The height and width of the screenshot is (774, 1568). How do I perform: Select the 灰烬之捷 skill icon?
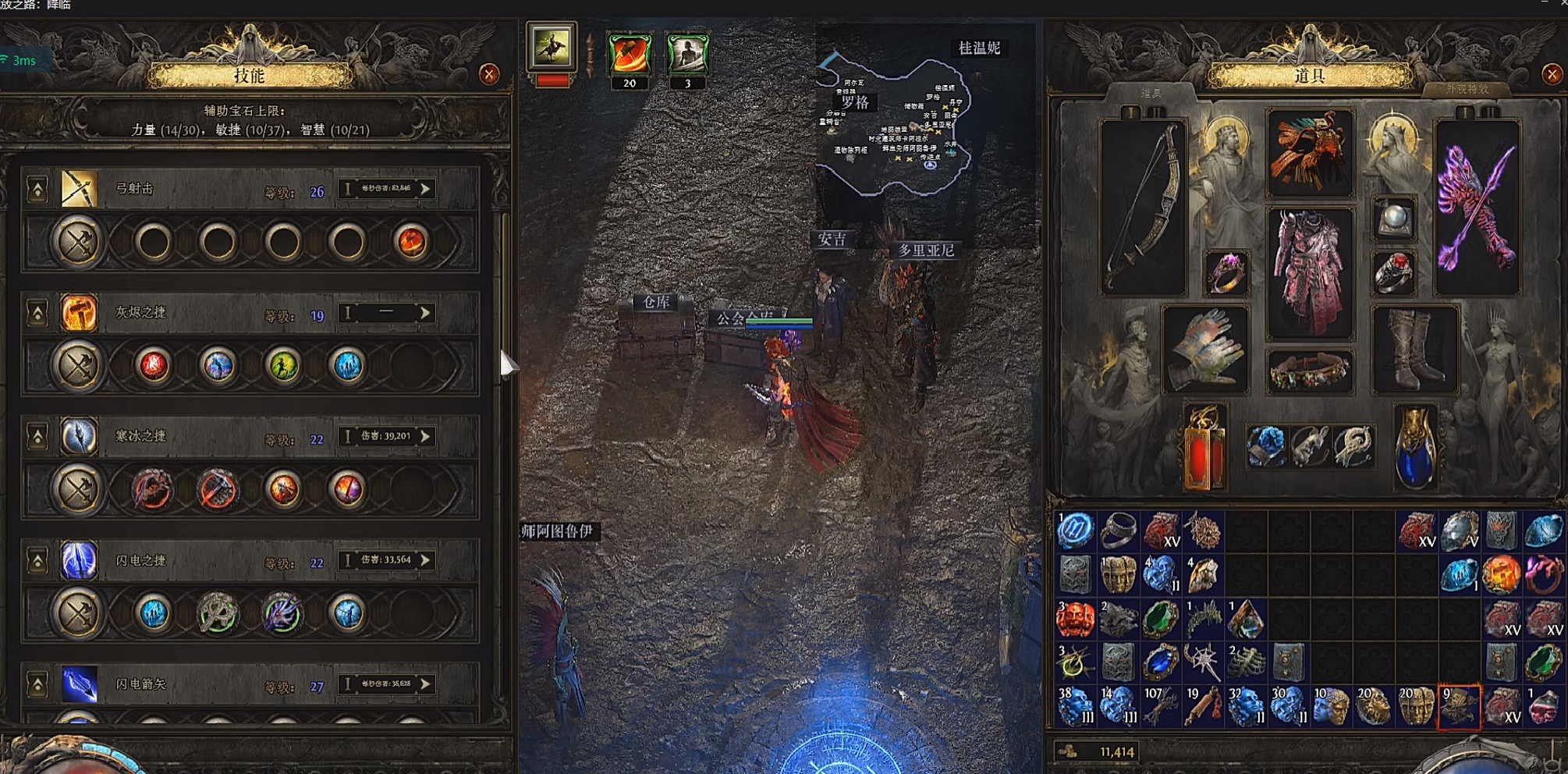point(80,313)
